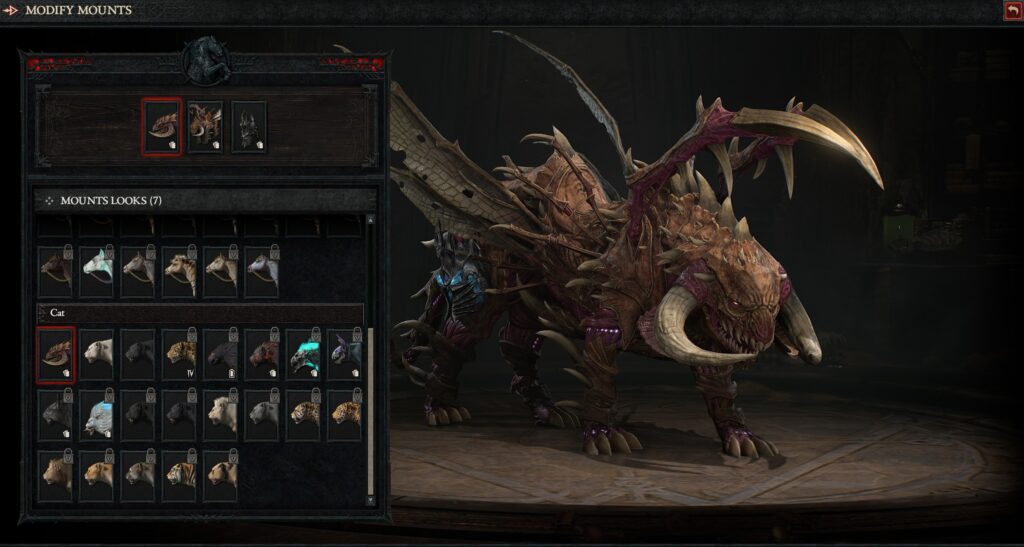
Task: Select the horned beast look under Cat
Action: tap(56, 354)
